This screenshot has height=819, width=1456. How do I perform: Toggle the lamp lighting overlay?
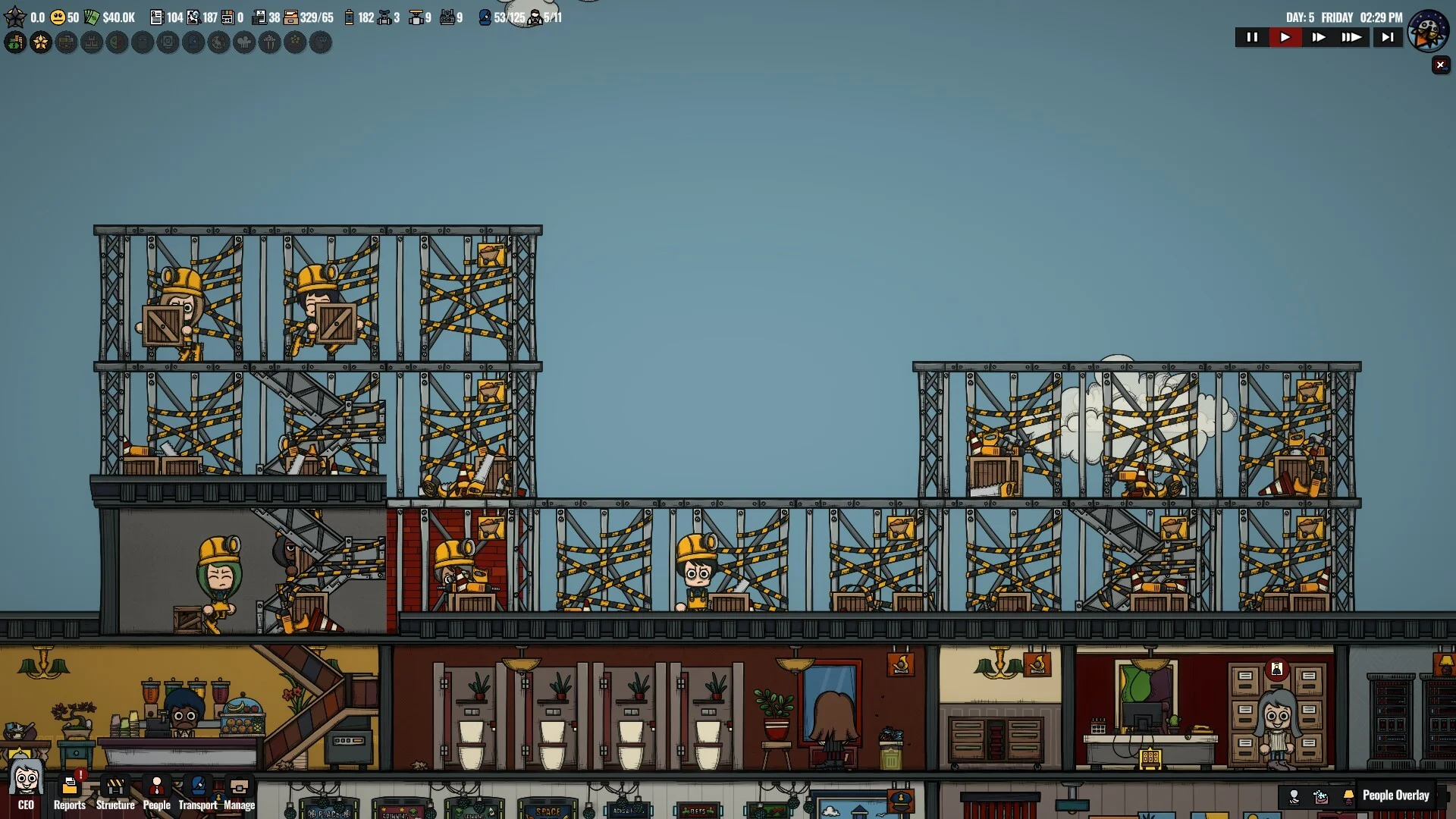(x=1348, y=796)
